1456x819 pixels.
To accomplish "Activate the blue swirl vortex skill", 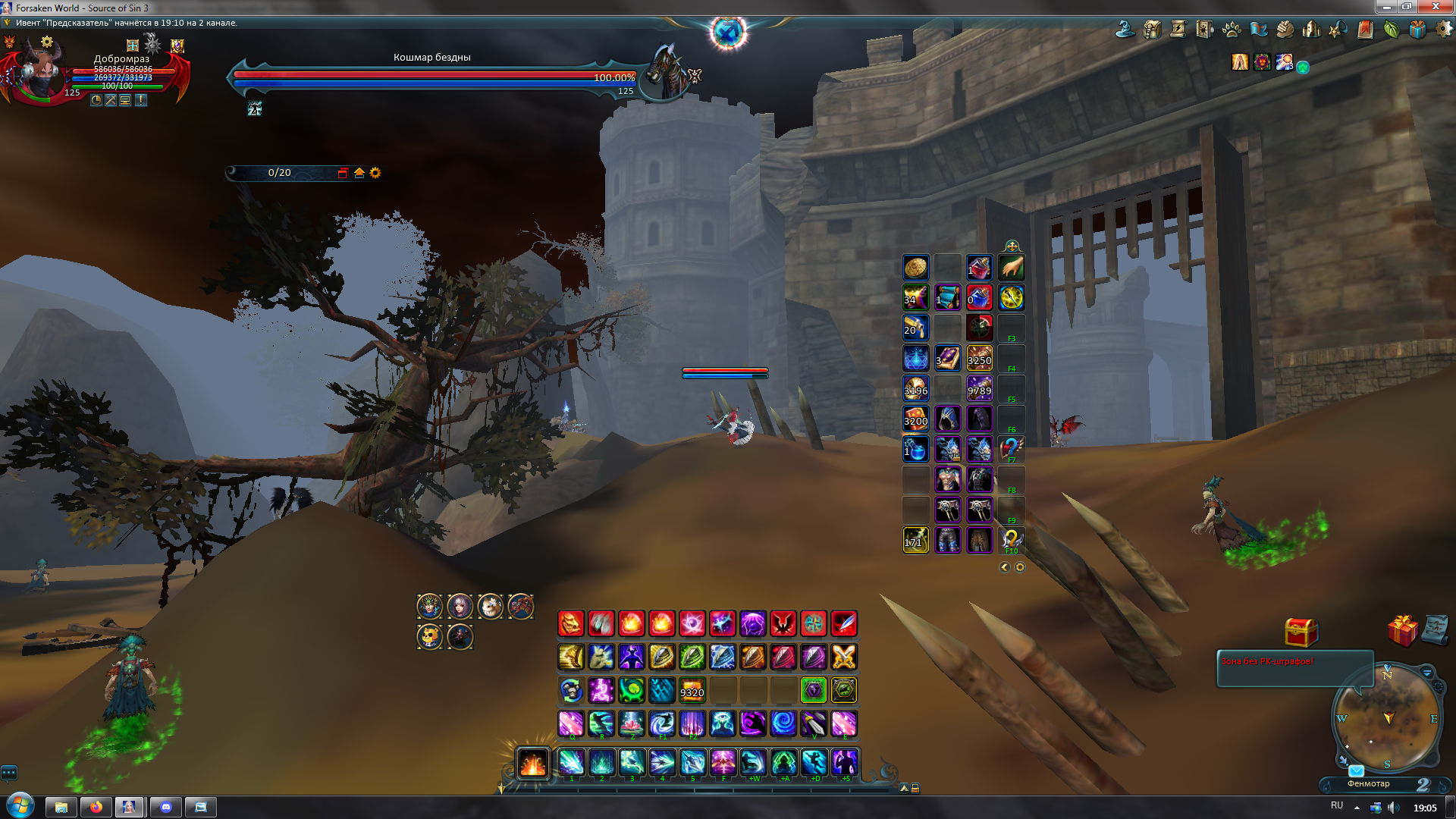I will point(783,723).
